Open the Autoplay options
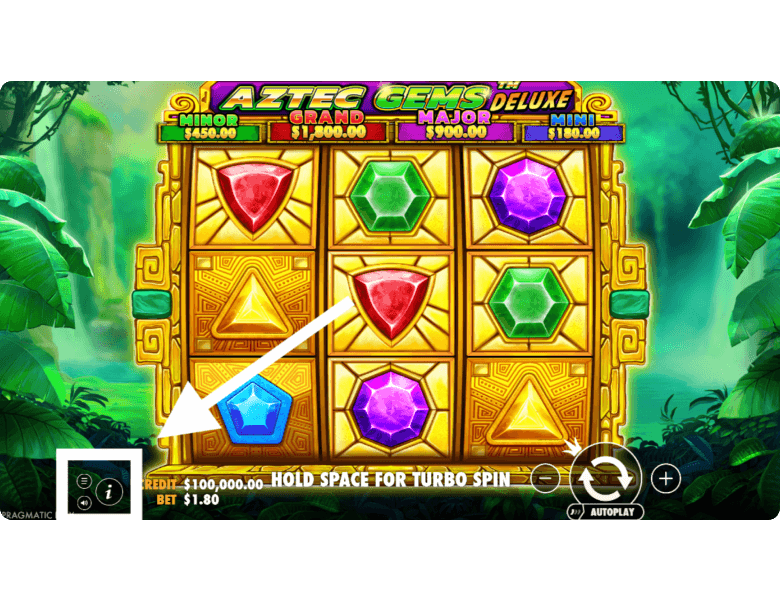Image resolution: width=780 pixels, height=600 pixels. [x=606, y=511]
